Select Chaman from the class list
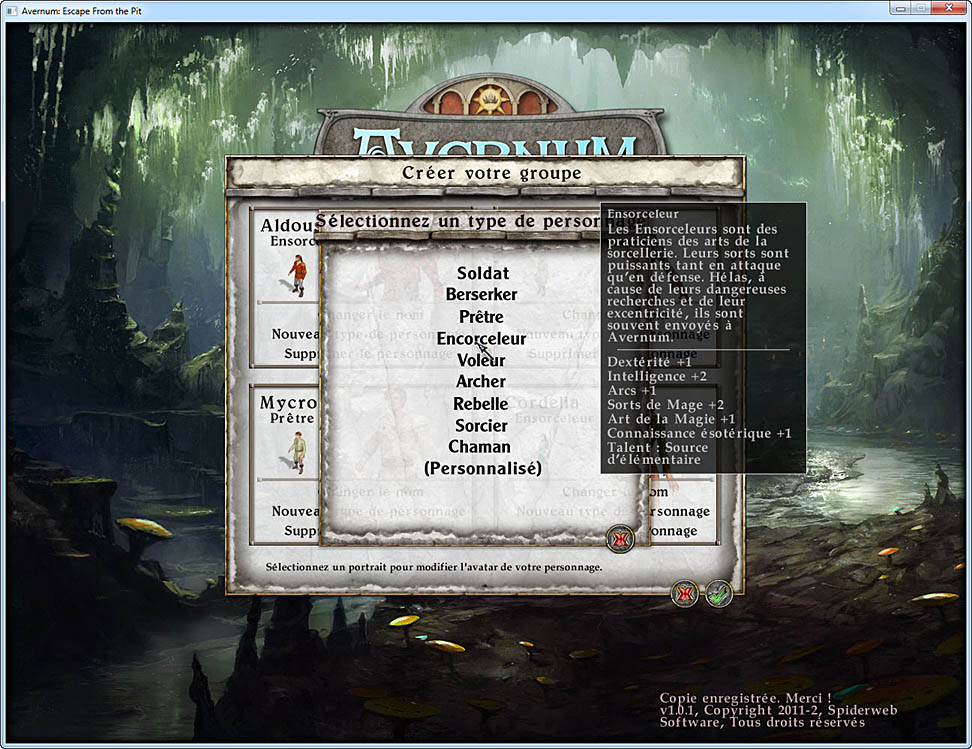Screen dimensions: 972x749 pyautogui.click(x=479, y=447)
